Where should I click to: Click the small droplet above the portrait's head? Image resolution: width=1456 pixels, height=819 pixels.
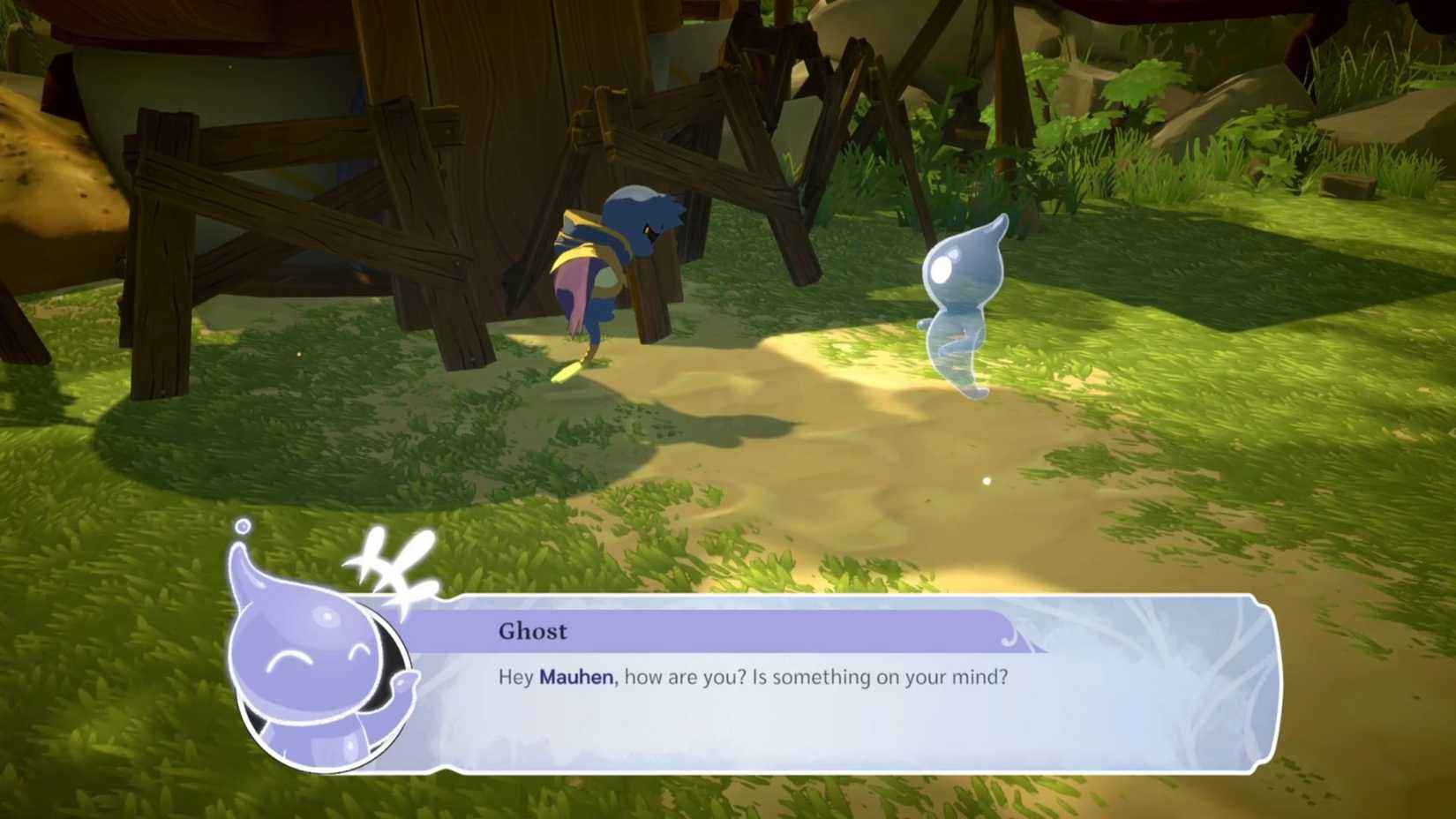pyautogui.click(x=242, y=525)
